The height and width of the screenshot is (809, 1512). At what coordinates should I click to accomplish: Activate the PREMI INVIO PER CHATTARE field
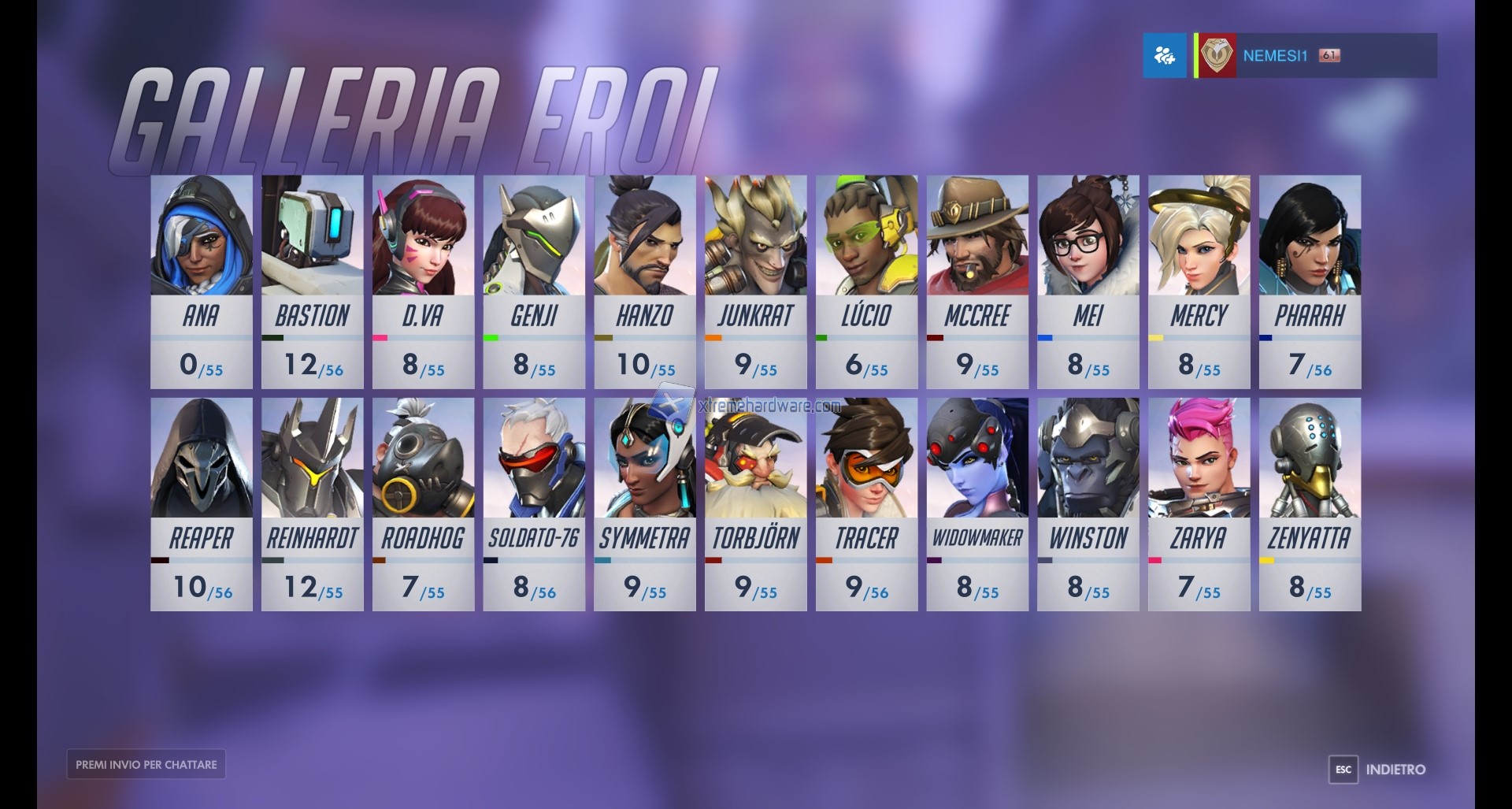click(146, 763)
